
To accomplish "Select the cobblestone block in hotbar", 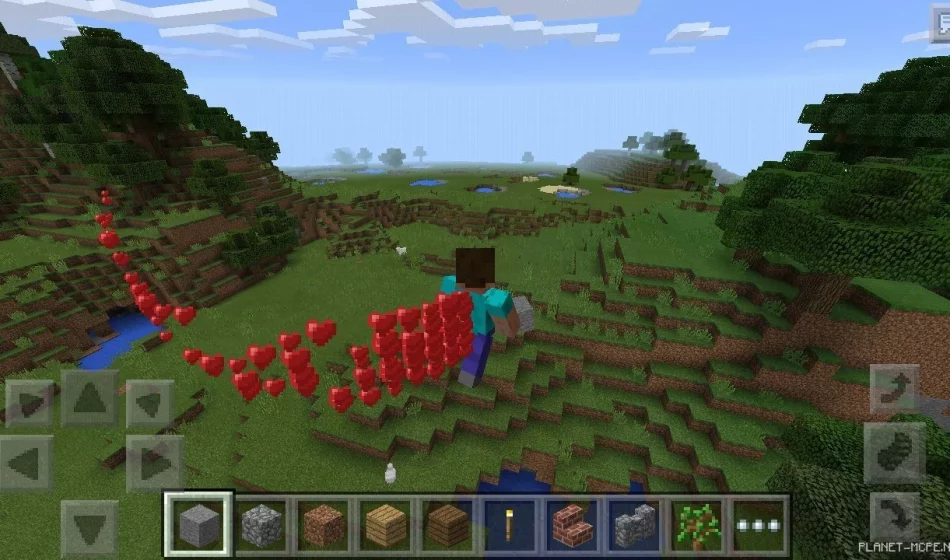I will coord(262,524).
